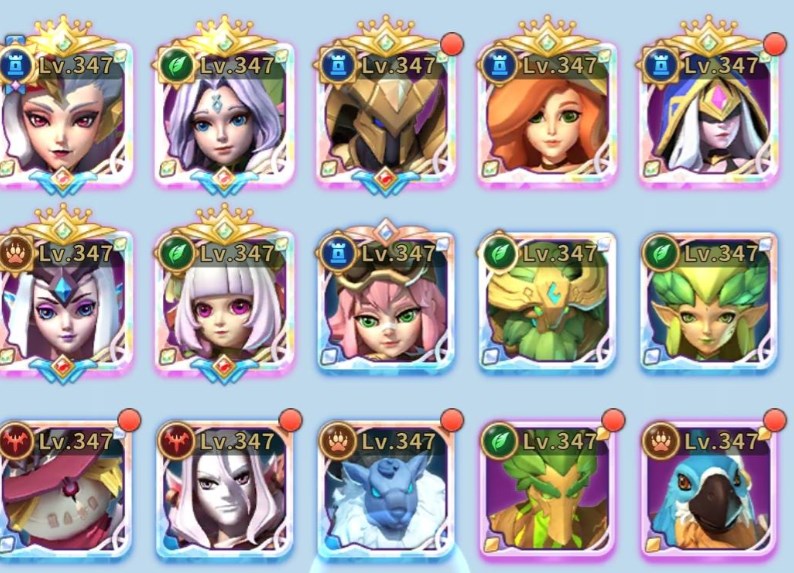Select the stitched scarecrow doll hero

coord(65,495)
